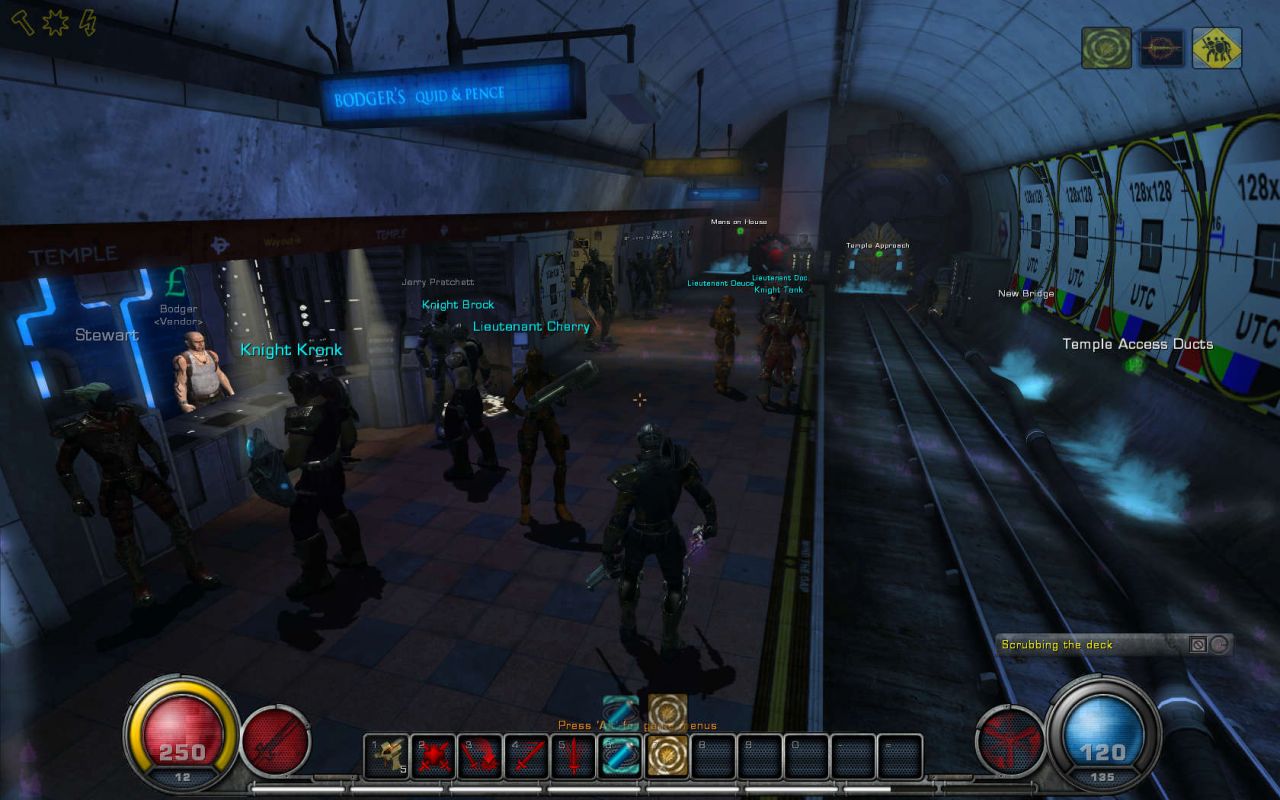The width and height of the screenshot is (1280, 800).
Task: Trigger the diagonal sword slash skill in slot 4
Action: point(527,757)
